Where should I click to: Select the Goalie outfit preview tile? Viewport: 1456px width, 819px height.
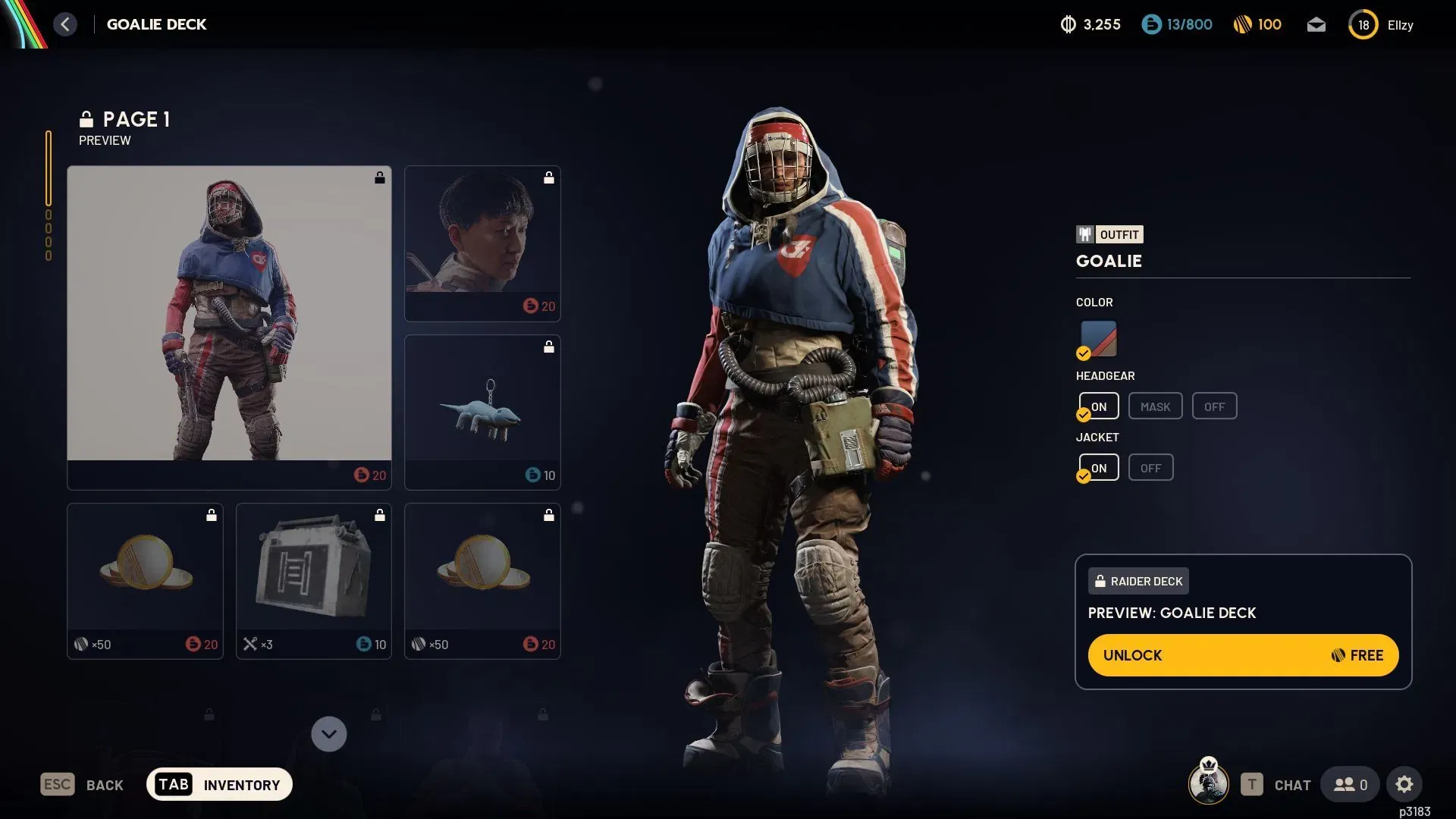pyautogui.click(x=229, y=327)
